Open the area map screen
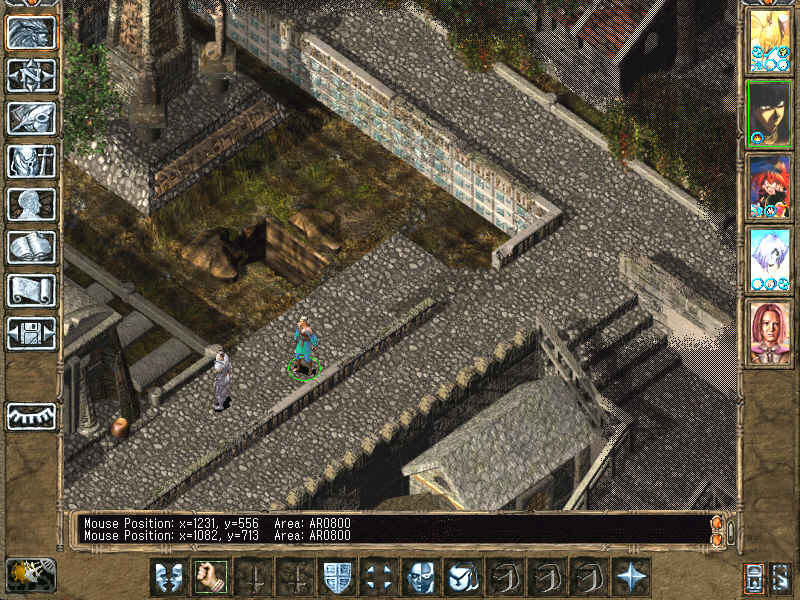800x600 pixels. click(31, 75)
